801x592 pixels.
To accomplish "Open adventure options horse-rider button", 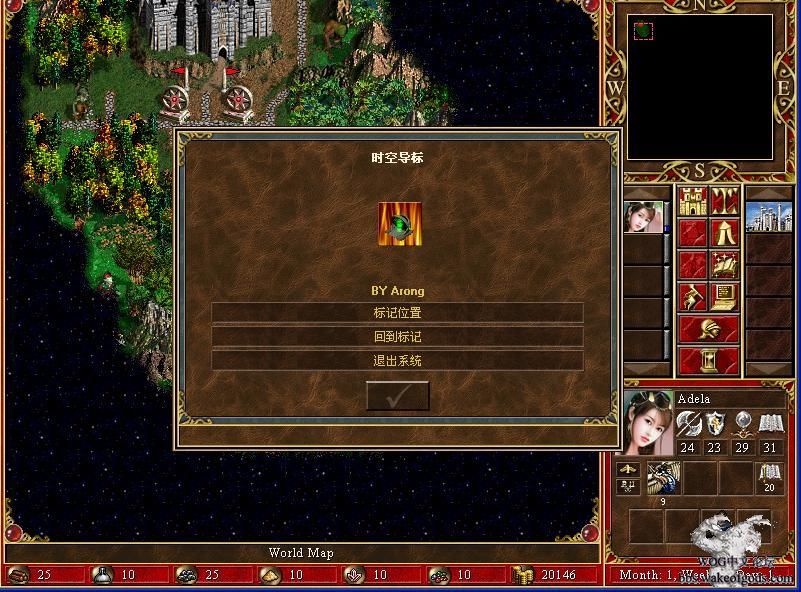I will pyautogui.click(x=692, y=297).
